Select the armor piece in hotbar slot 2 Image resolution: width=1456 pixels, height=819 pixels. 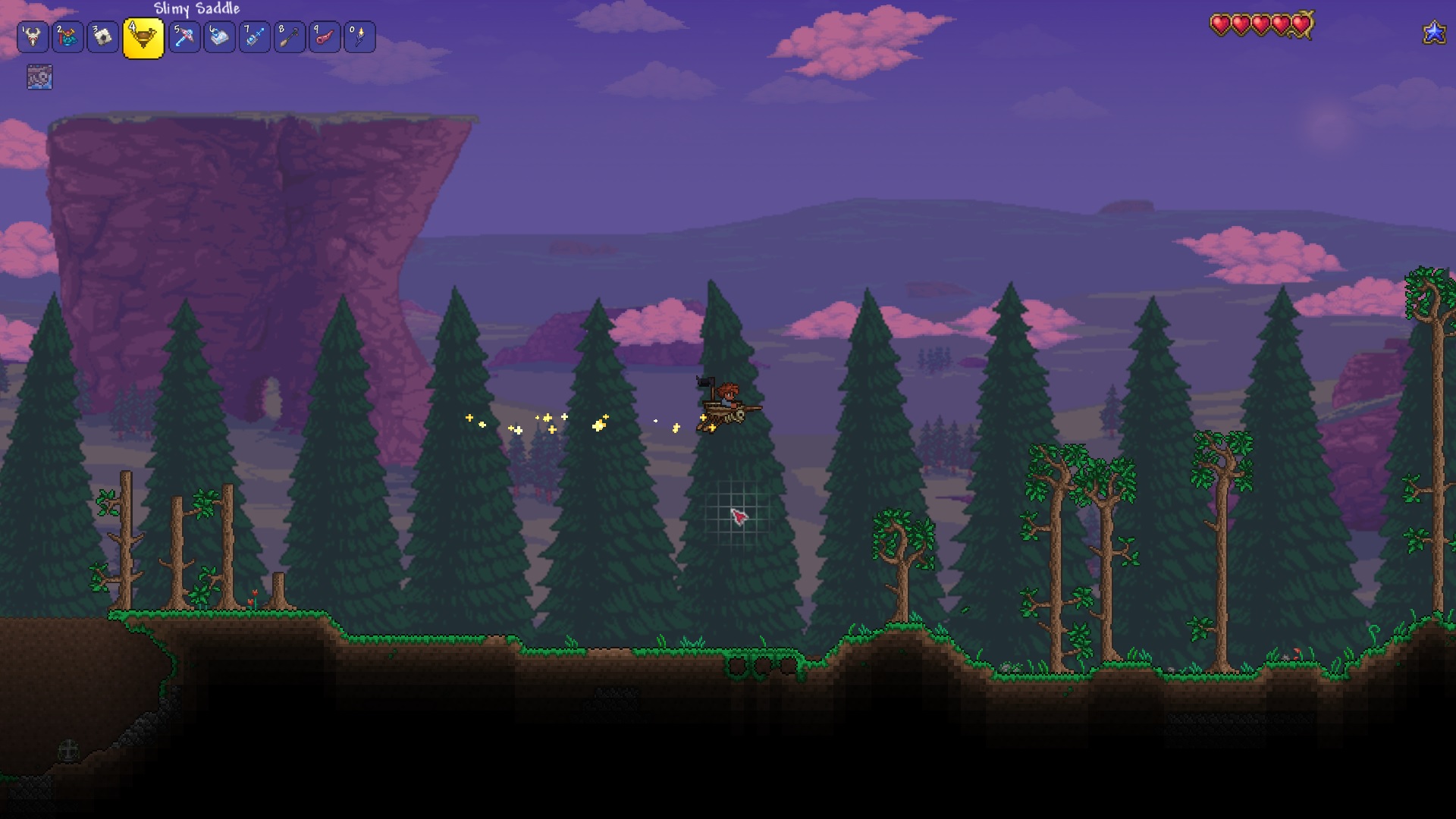pyautogui.click(x=67, y=36)
